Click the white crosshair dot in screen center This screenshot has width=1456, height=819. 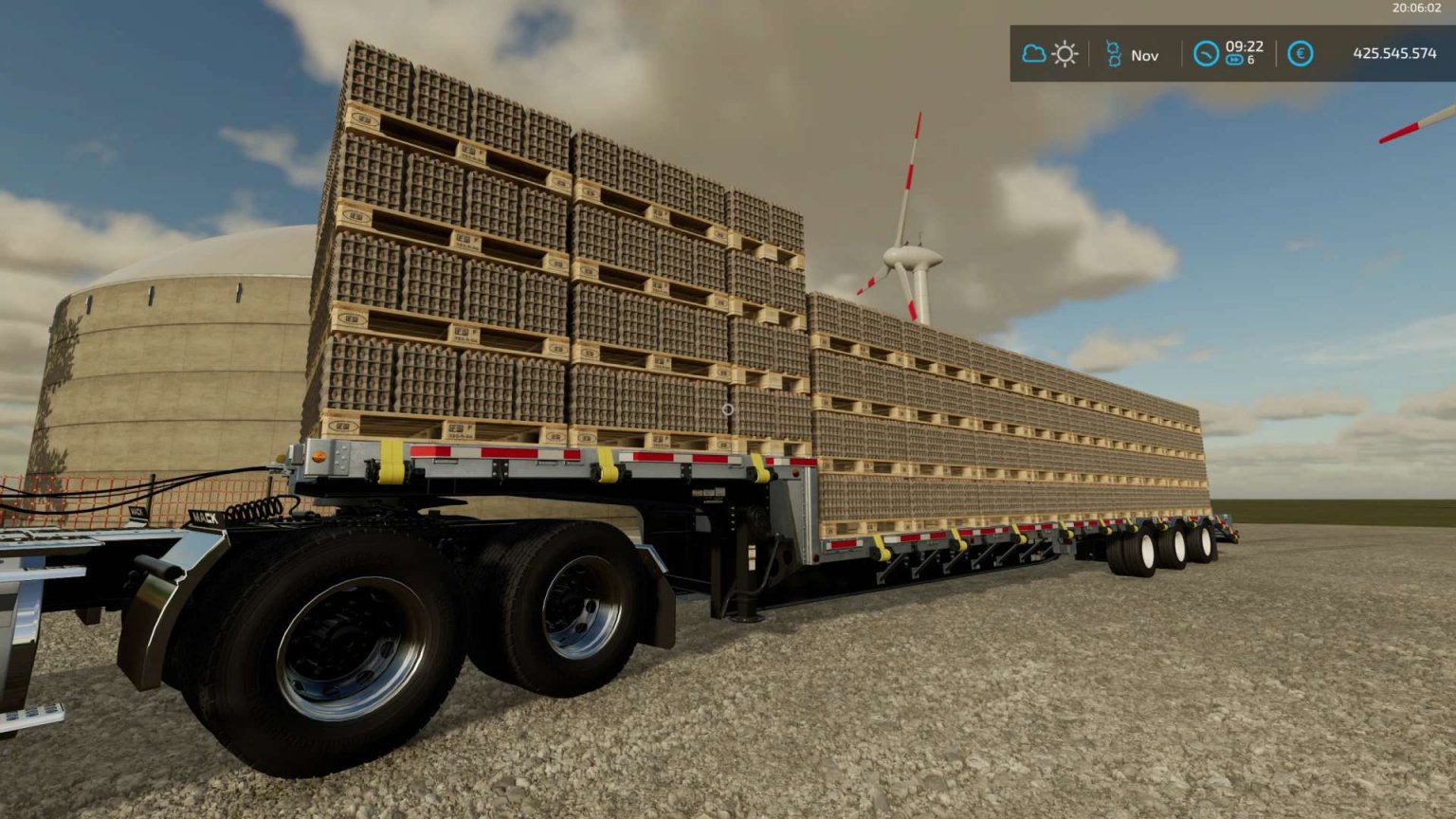tap(730, 408)
